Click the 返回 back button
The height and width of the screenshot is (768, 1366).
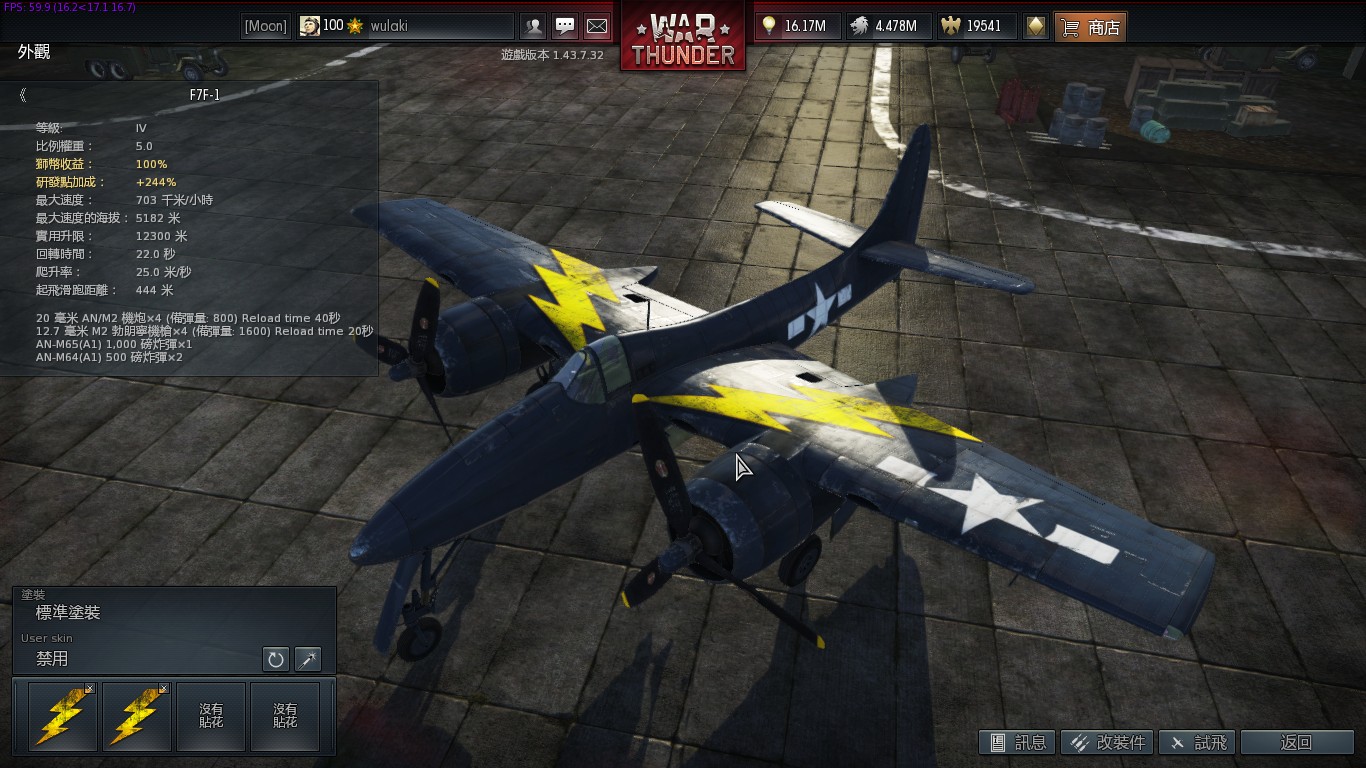pos(1295,742)
